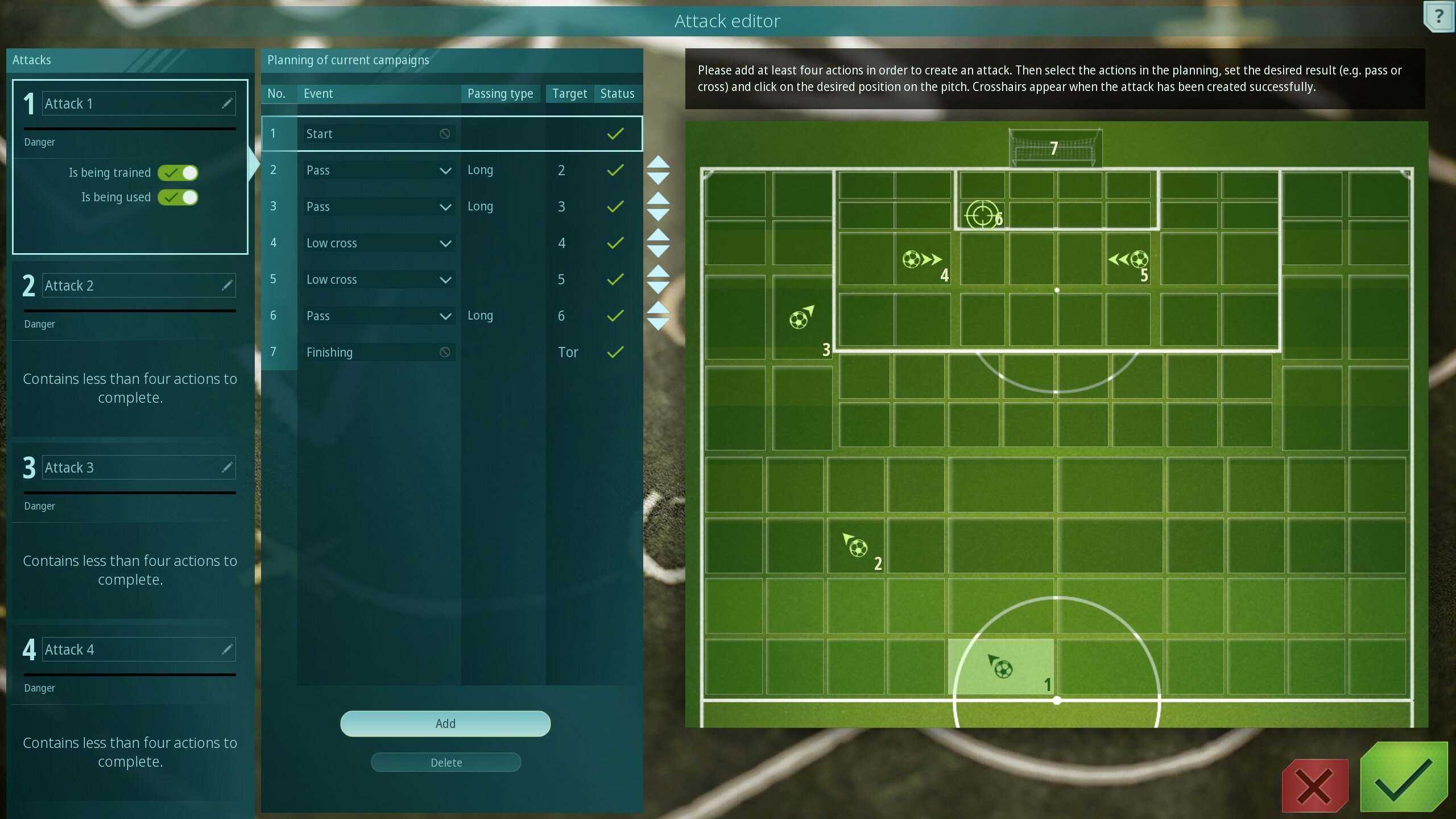Toggle the "Is being used" switch
Viewport: 1456px width, 819px height.
pos(178,197)
